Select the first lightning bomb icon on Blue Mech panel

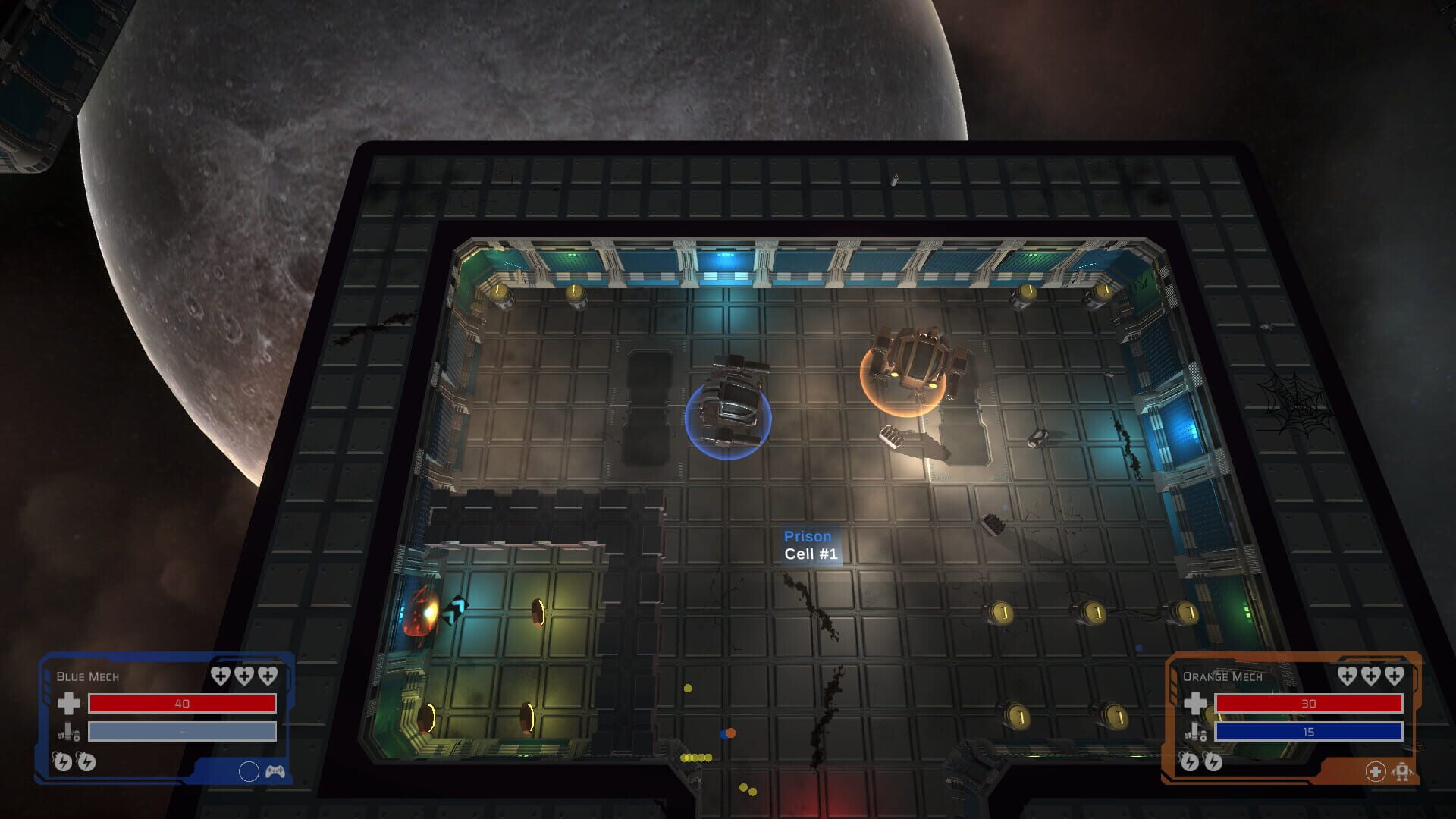tap(63, 762)
